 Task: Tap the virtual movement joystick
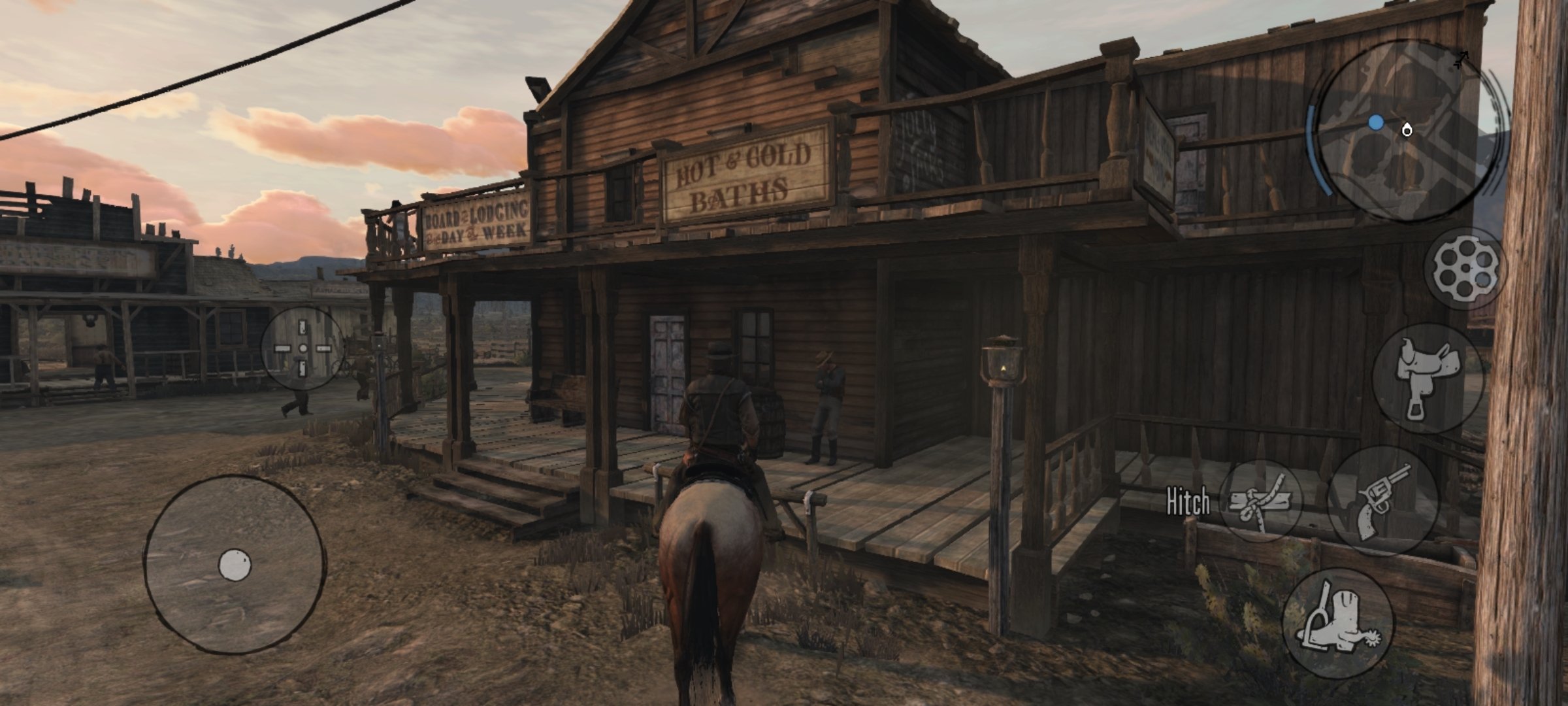tap(235, 565)
